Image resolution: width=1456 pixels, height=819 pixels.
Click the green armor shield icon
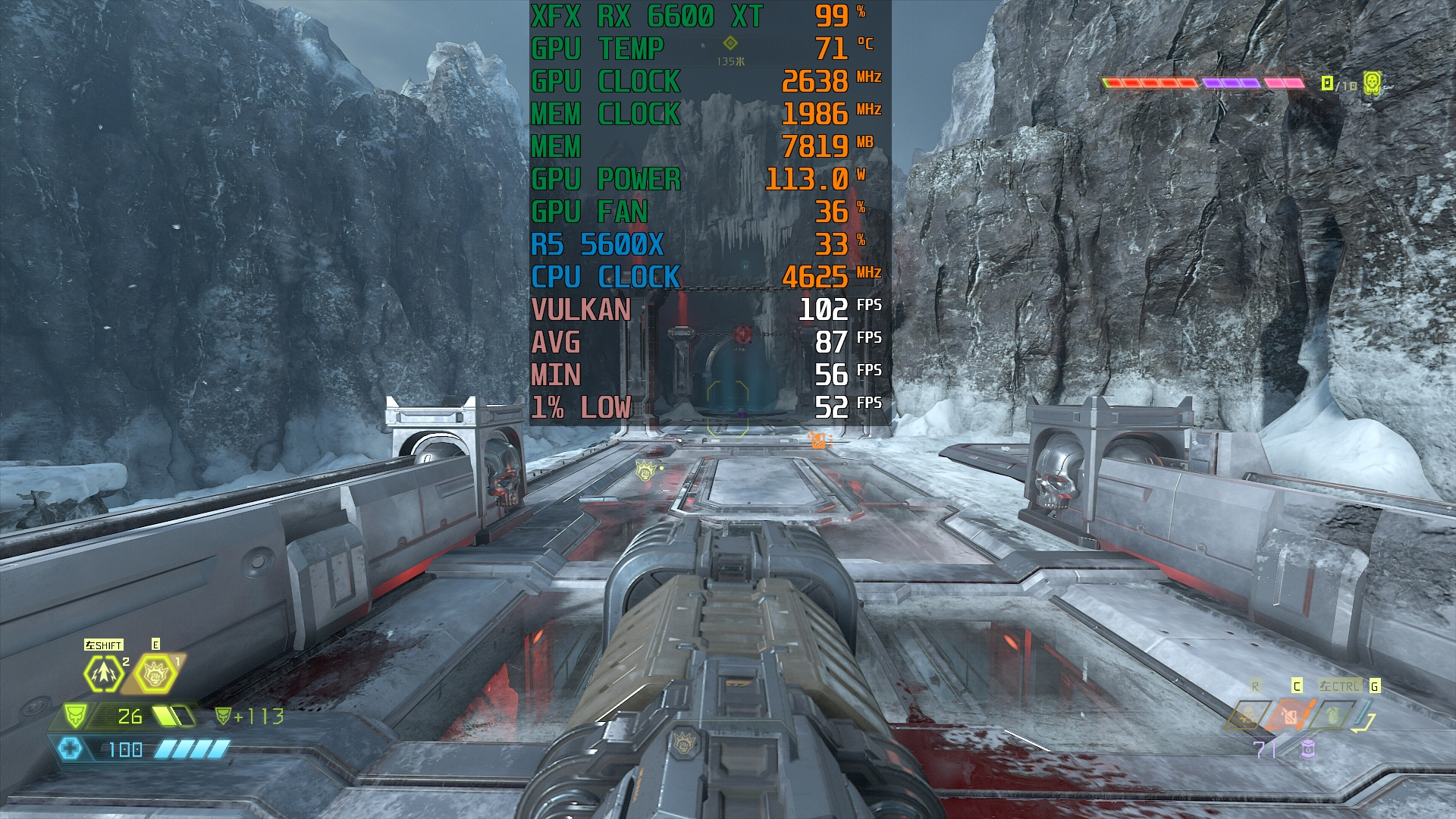[x=75, y=715]
